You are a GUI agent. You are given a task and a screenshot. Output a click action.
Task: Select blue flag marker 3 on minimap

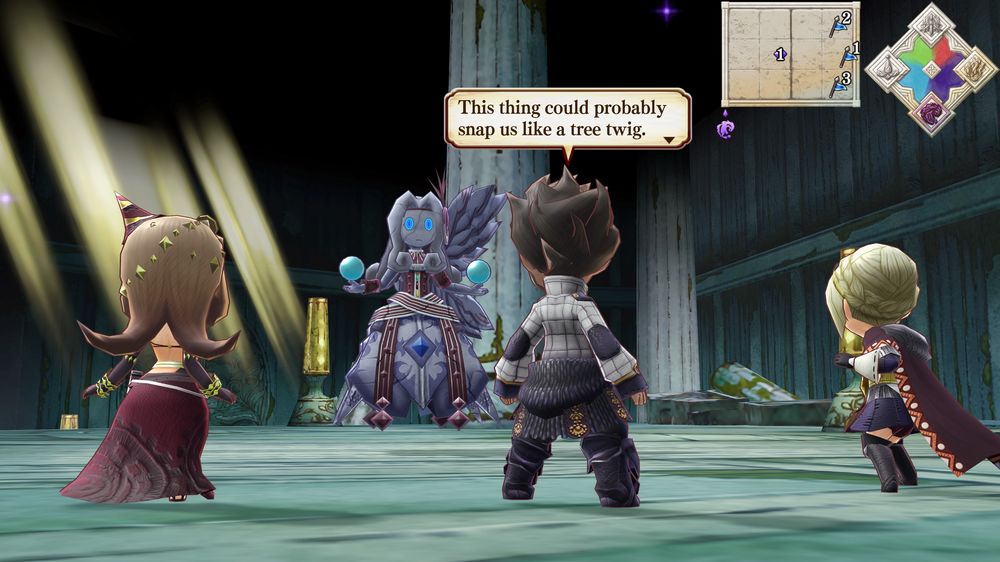[840, 84]
